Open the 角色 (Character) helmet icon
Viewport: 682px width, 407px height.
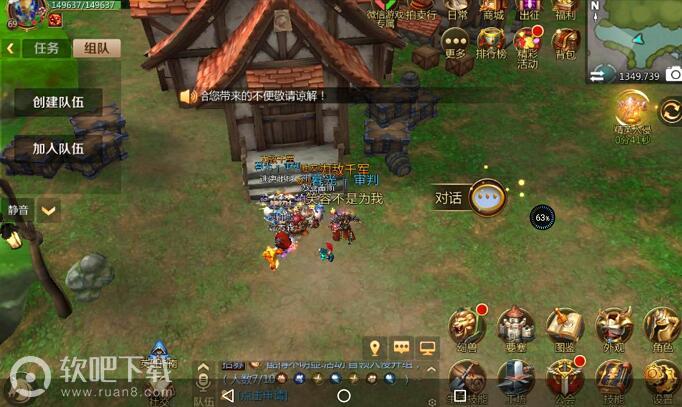660,326
